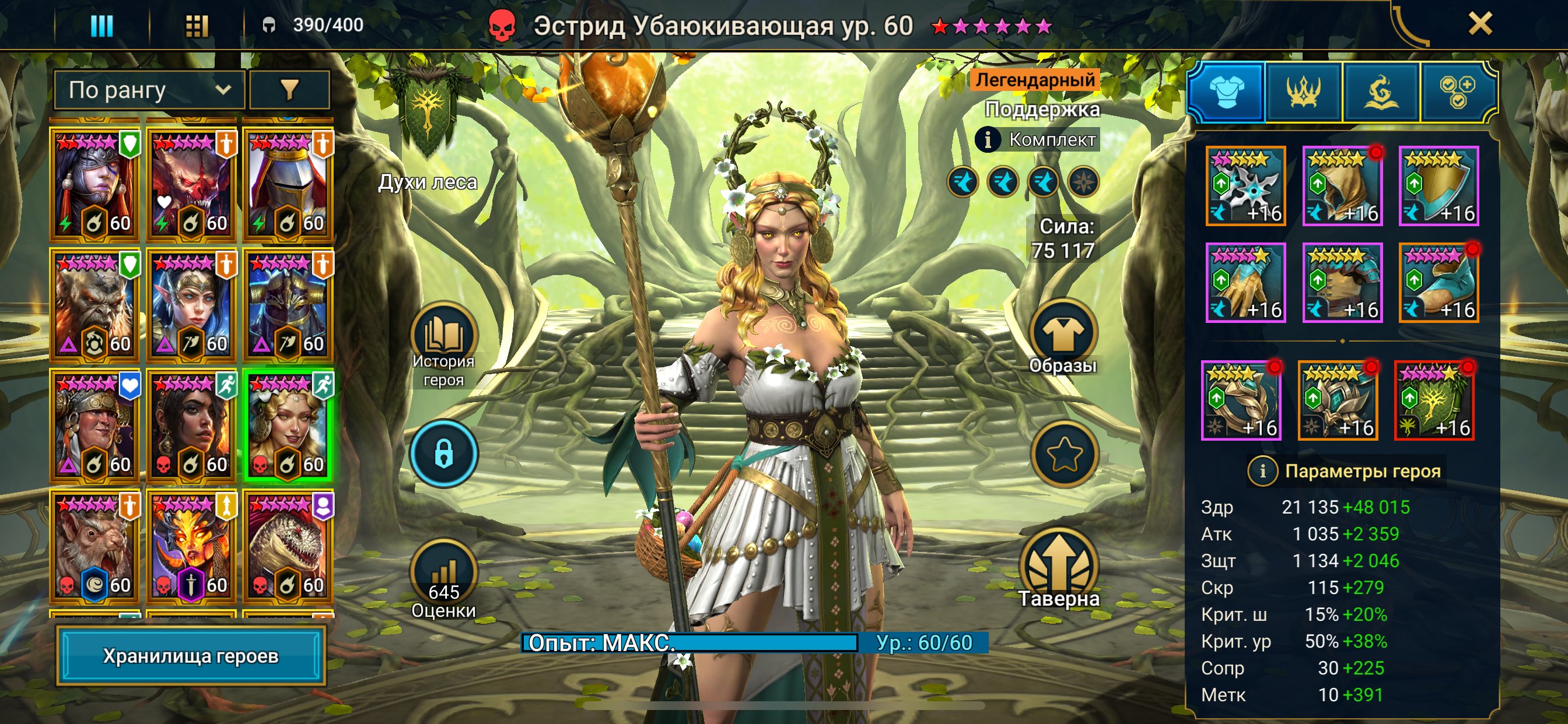Open the hero filter funnel button
This screenshot has width=1568, height=724.
pos(290,90)
